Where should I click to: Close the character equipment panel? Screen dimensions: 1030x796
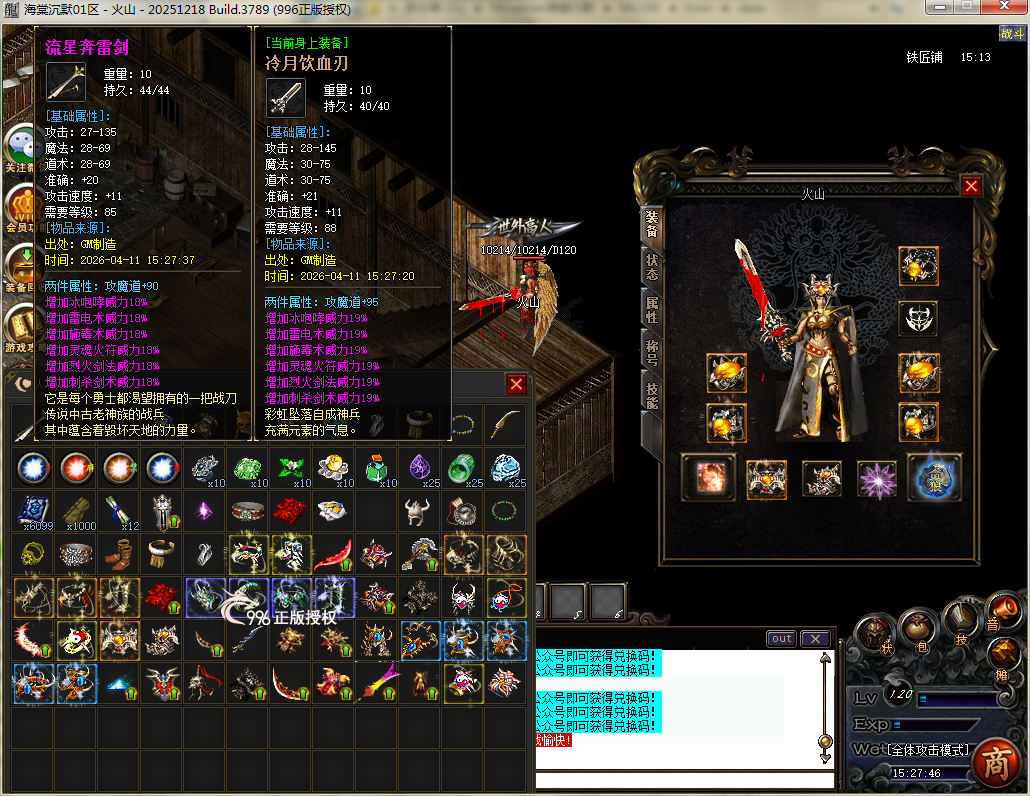970,186
